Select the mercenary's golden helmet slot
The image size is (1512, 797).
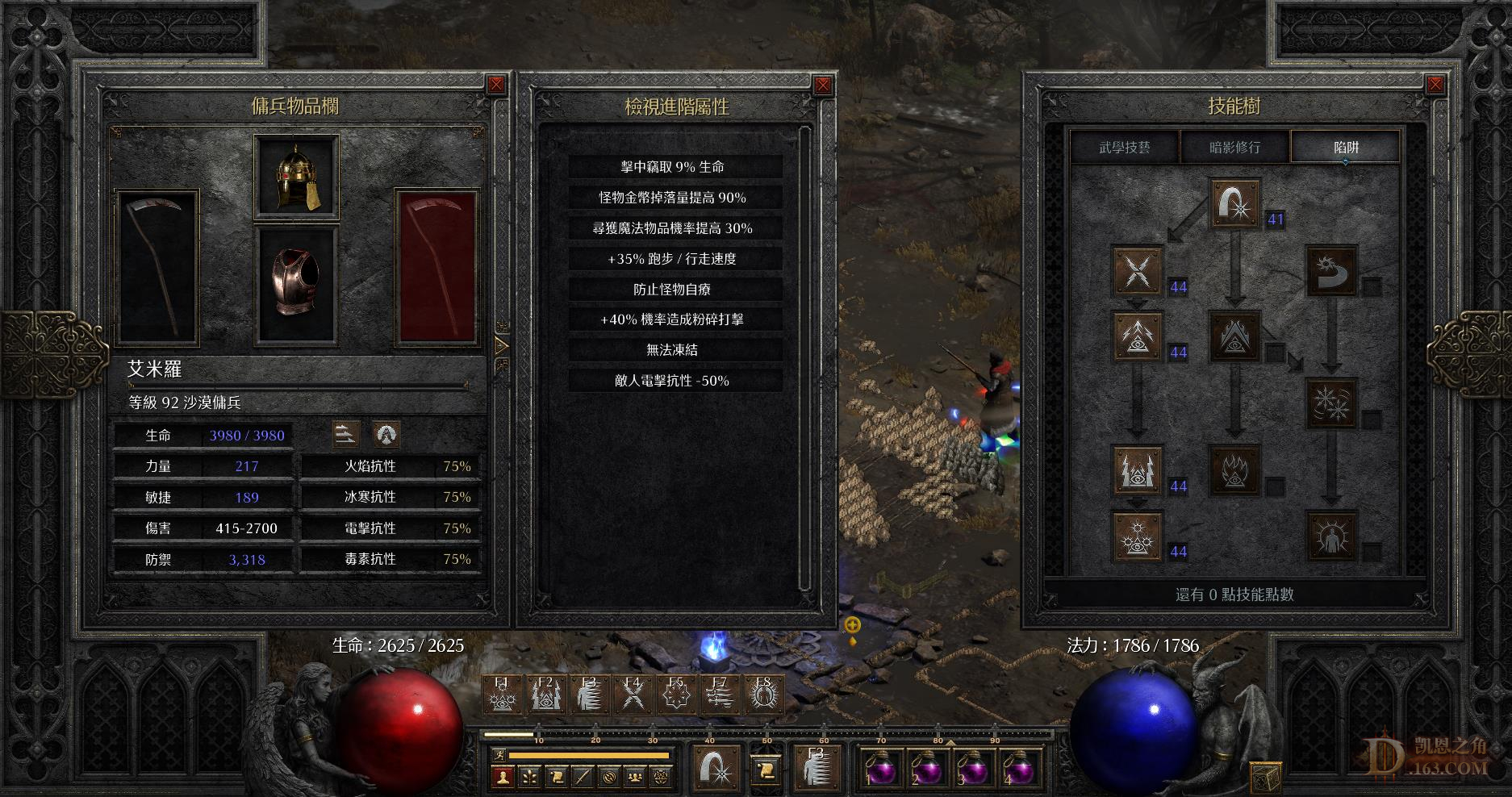[x=296, y=177]
